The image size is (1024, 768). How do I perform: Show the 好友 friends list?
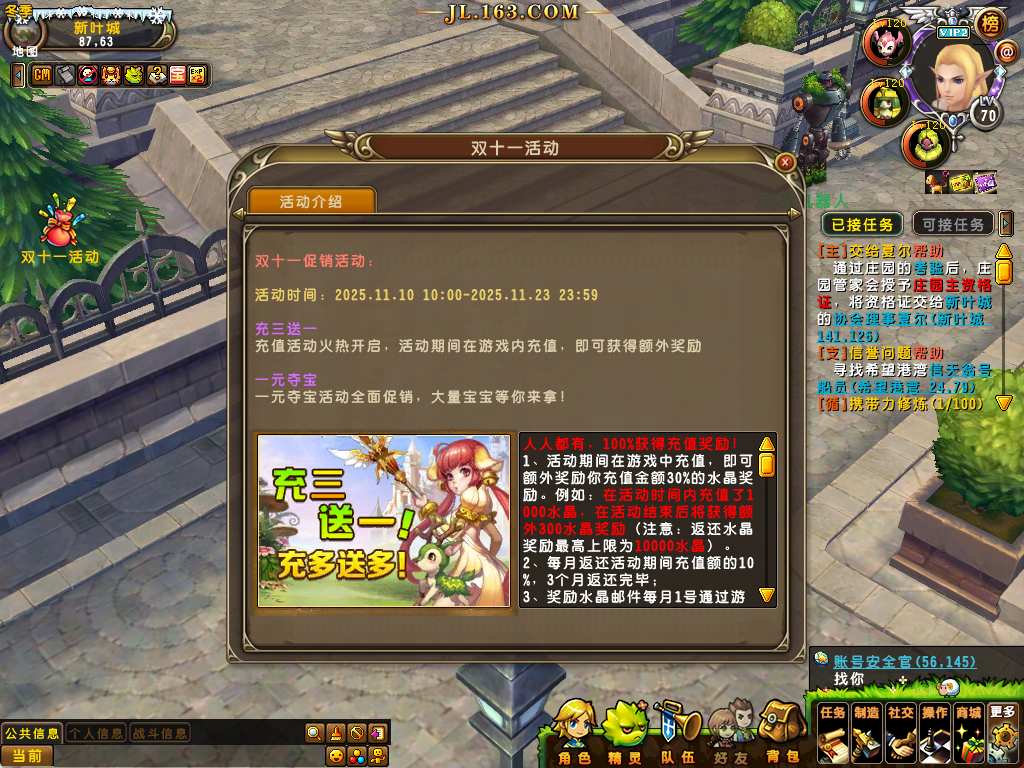729,731
